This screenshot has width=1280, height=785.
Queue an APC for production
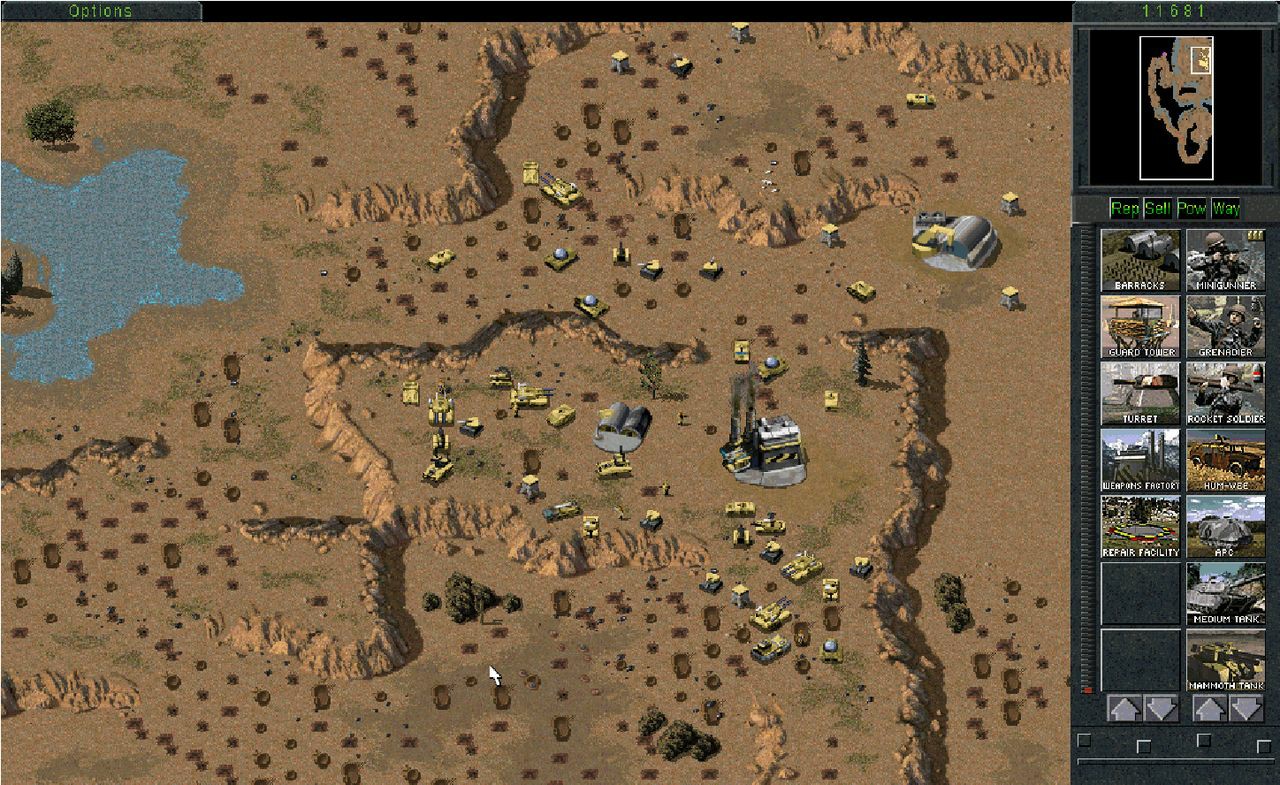(1225, 527)
